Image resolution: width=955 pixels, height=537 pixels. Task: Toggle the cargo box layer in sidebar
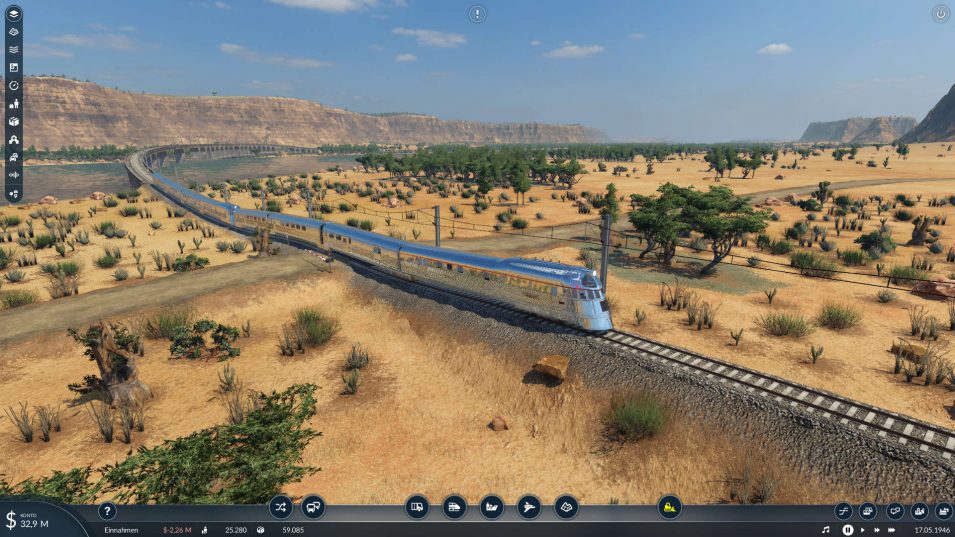(14, 121)
